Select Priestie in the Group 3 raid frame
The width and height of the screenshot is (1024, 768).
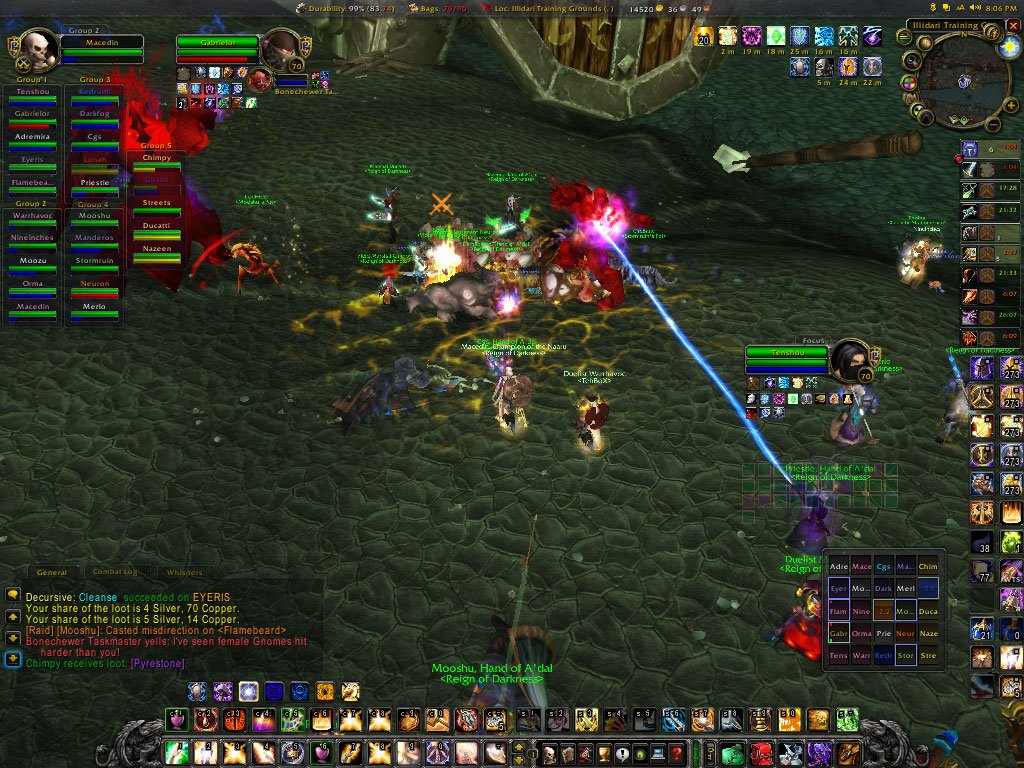point(94,184)
